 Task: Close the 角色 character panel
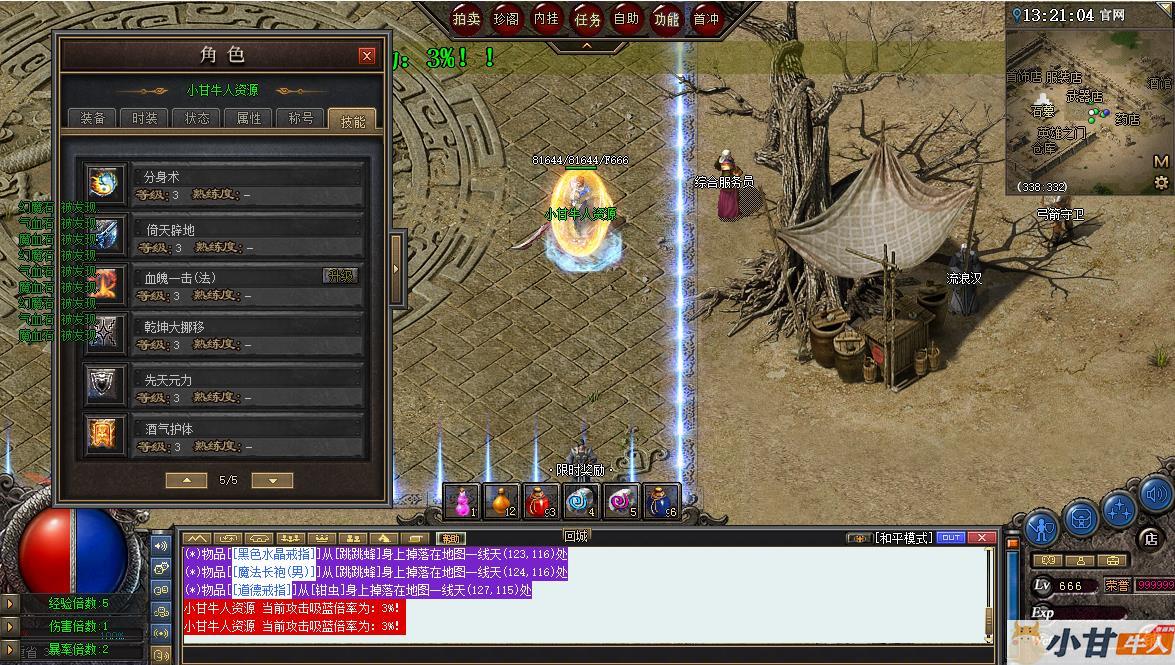tap(367, 56)
